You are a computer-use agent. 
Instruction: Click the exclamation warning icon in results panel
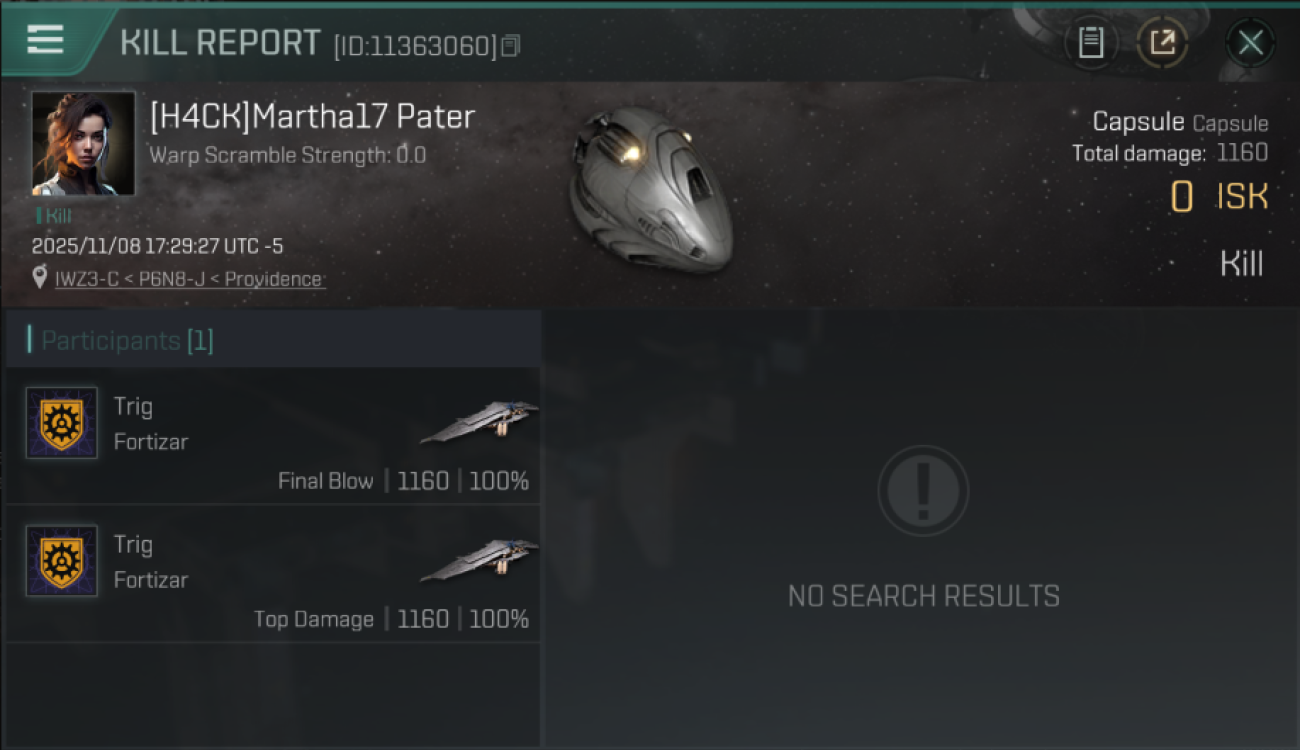pyautogui.click(x=922, y=491)
